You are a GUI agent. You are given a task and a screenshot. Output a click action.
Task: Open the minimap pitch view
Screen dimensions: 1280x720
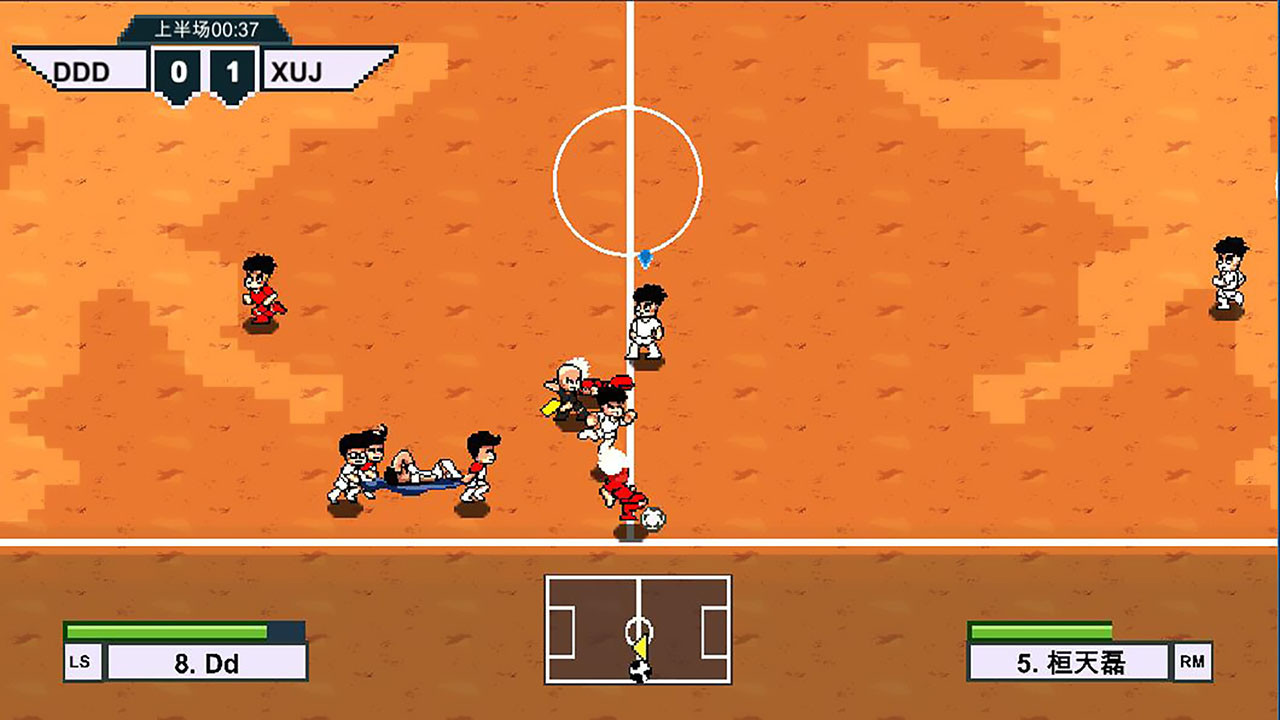click(x=638, y=628)
